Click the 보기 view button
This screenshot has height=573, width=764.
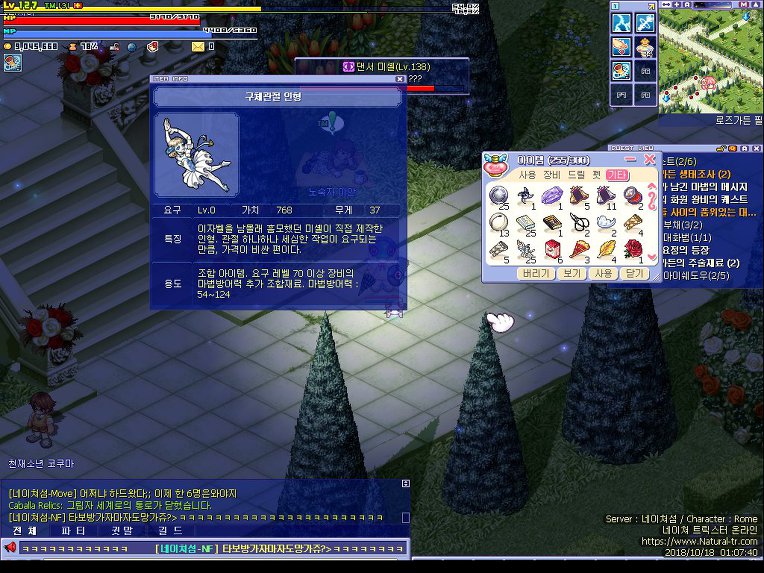571,272
